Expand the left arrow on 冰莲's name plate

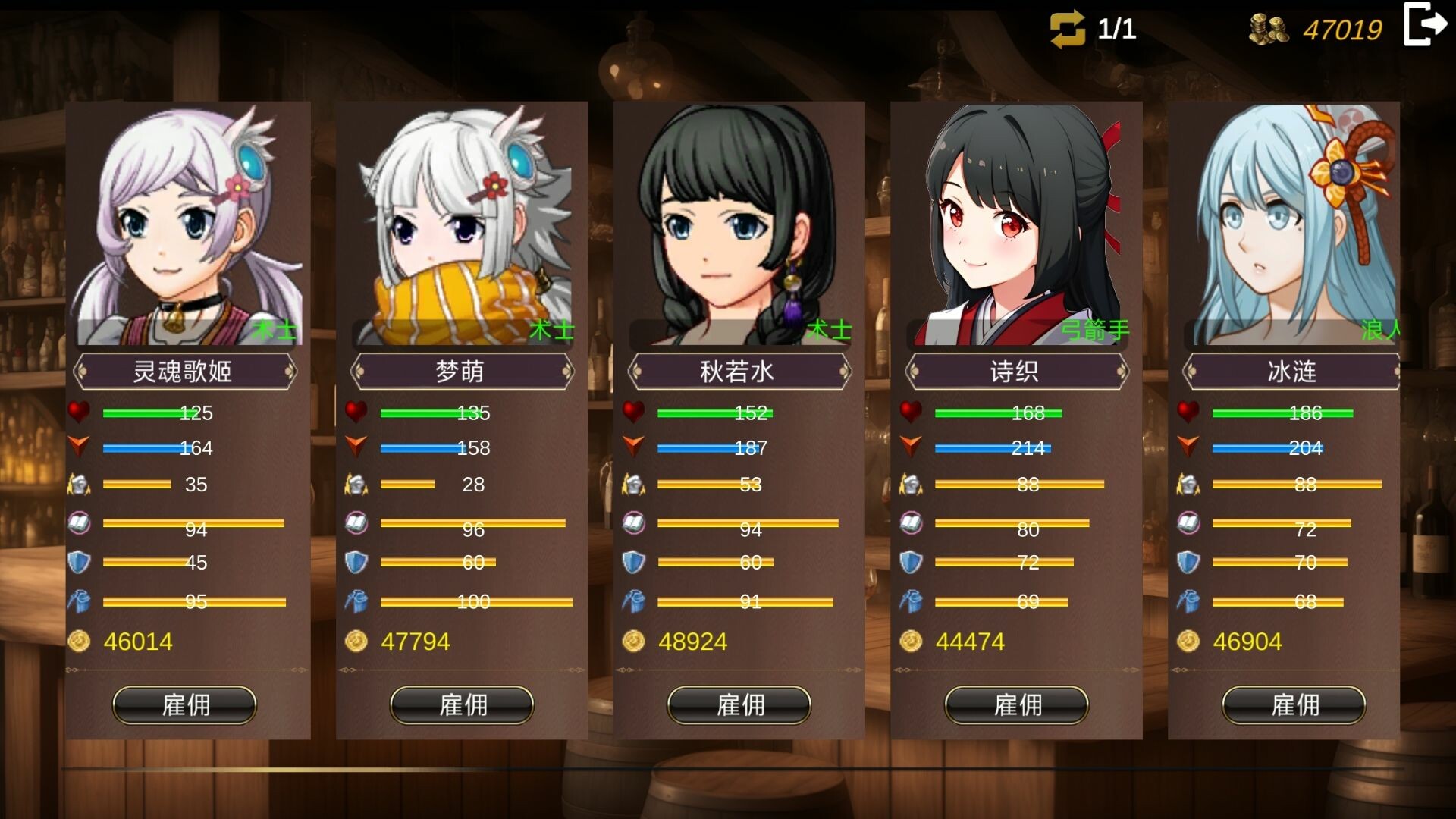click(x=1191, y=372)
